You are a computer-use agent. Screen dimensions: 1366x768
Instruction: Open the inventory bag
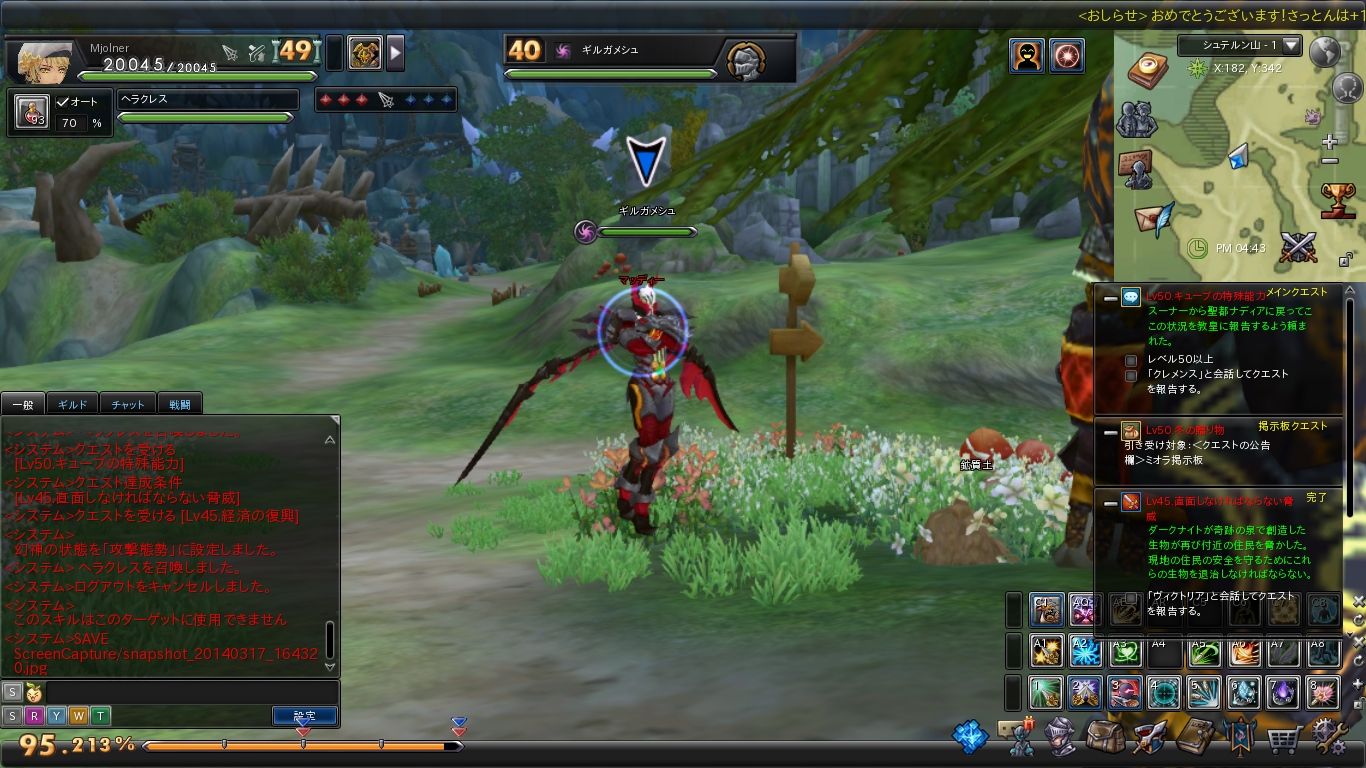pos(1104,738)
